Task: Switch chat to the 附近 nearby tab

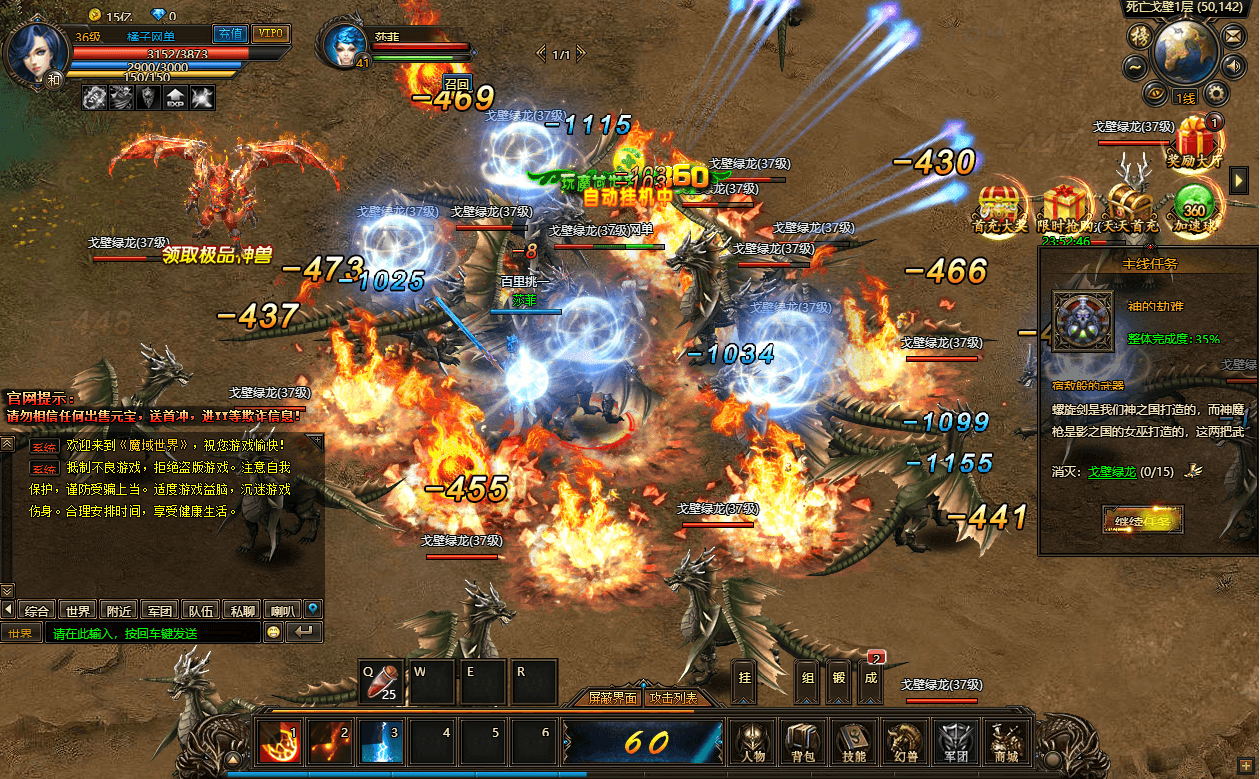Action: 120,609
